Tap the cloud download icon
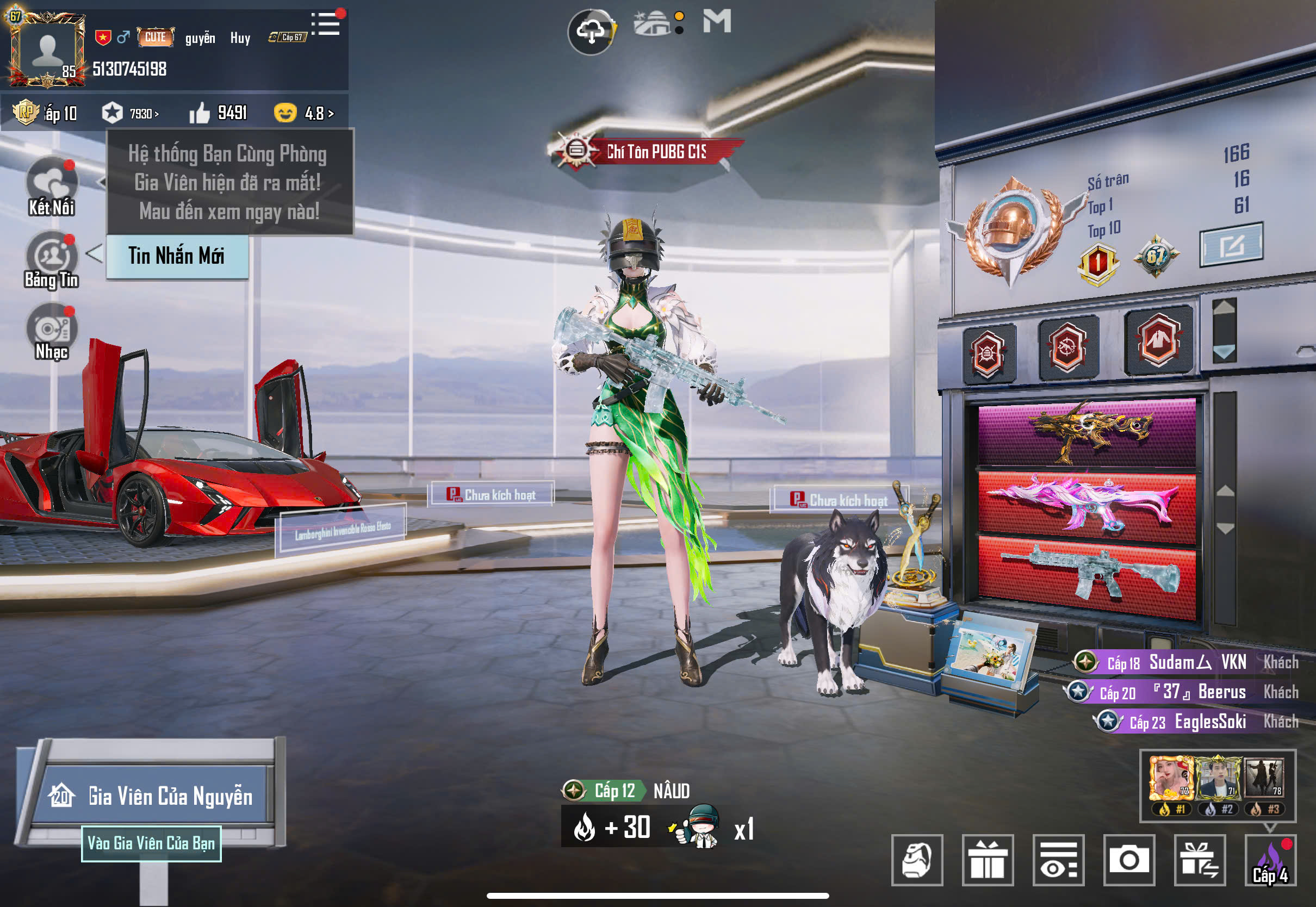The image size is (1316, 907). point(591,32)
